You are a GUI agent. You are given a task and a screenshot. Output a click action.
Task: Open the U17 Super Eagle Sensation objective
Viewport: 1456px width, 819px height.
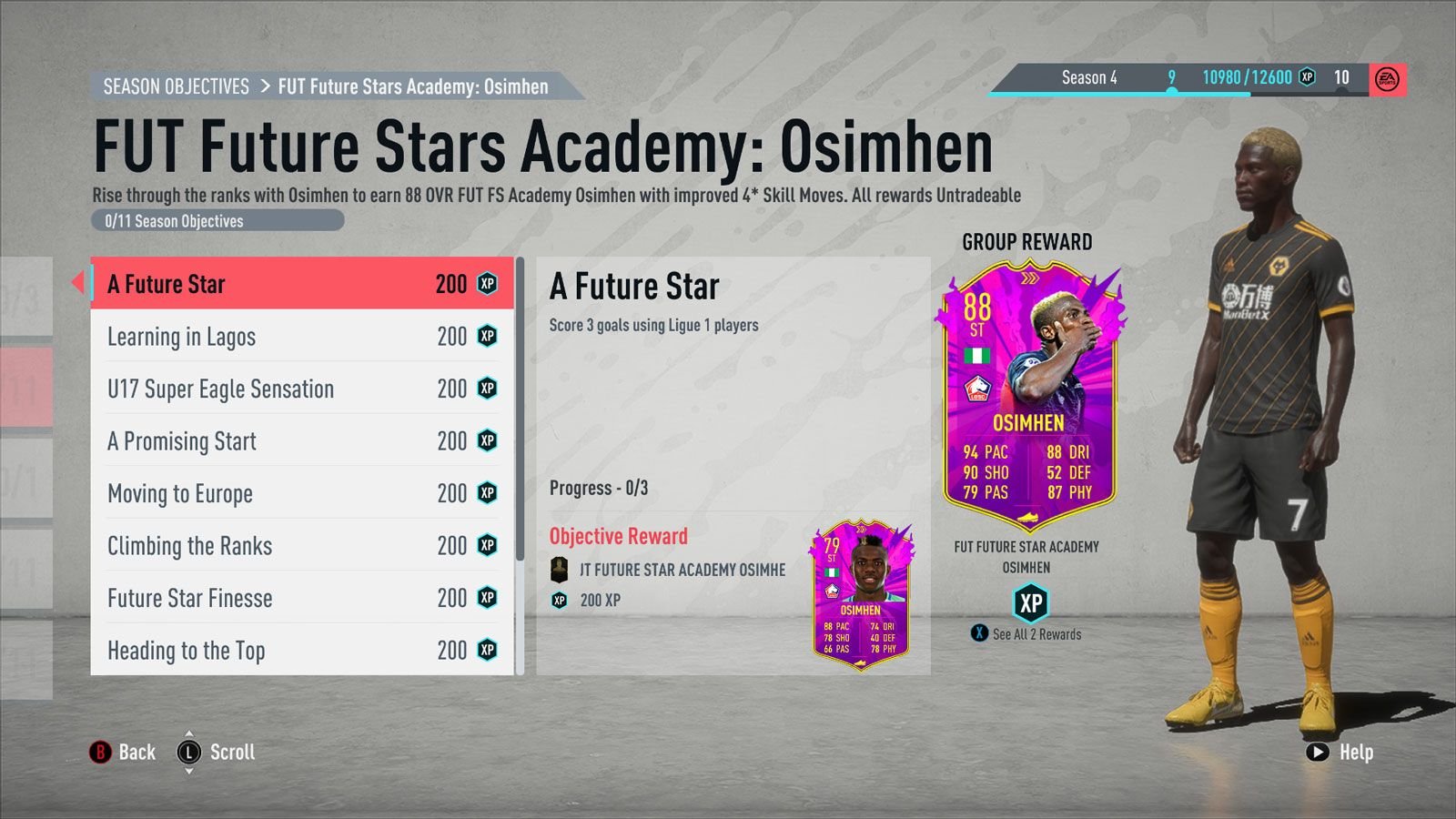pos(301,389)
